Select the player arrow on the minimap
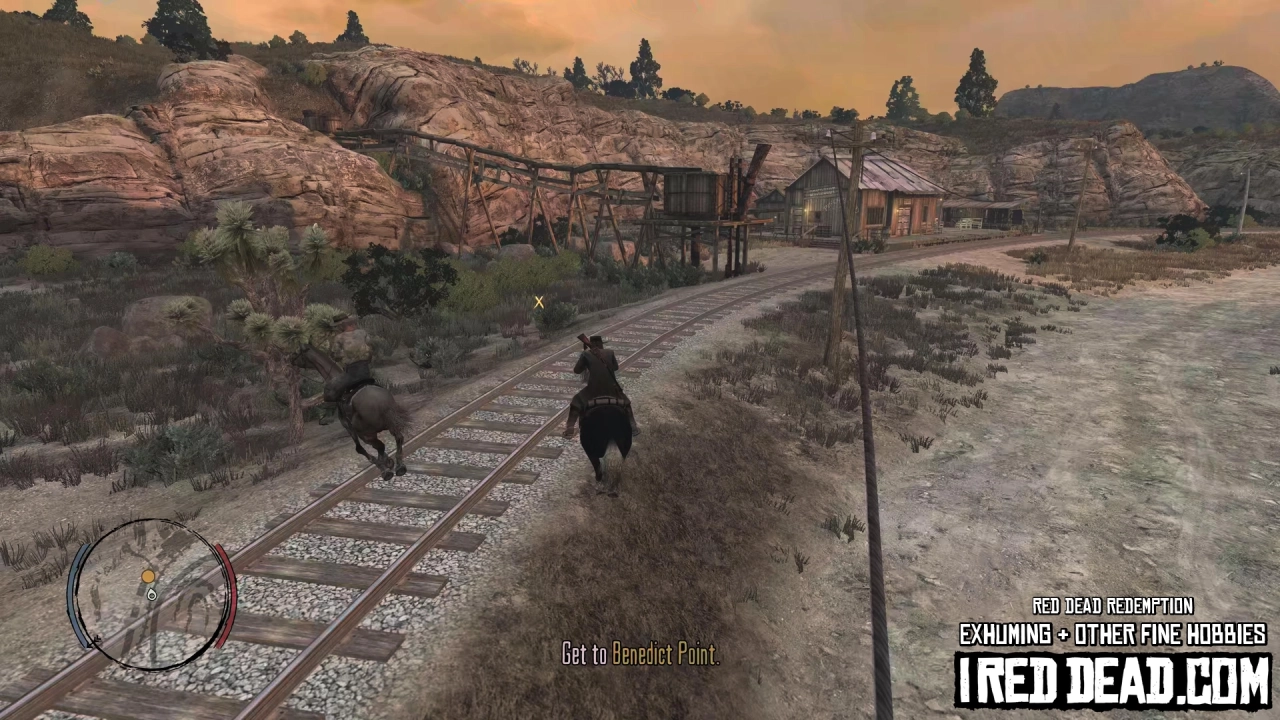 (x=151, y=595)
